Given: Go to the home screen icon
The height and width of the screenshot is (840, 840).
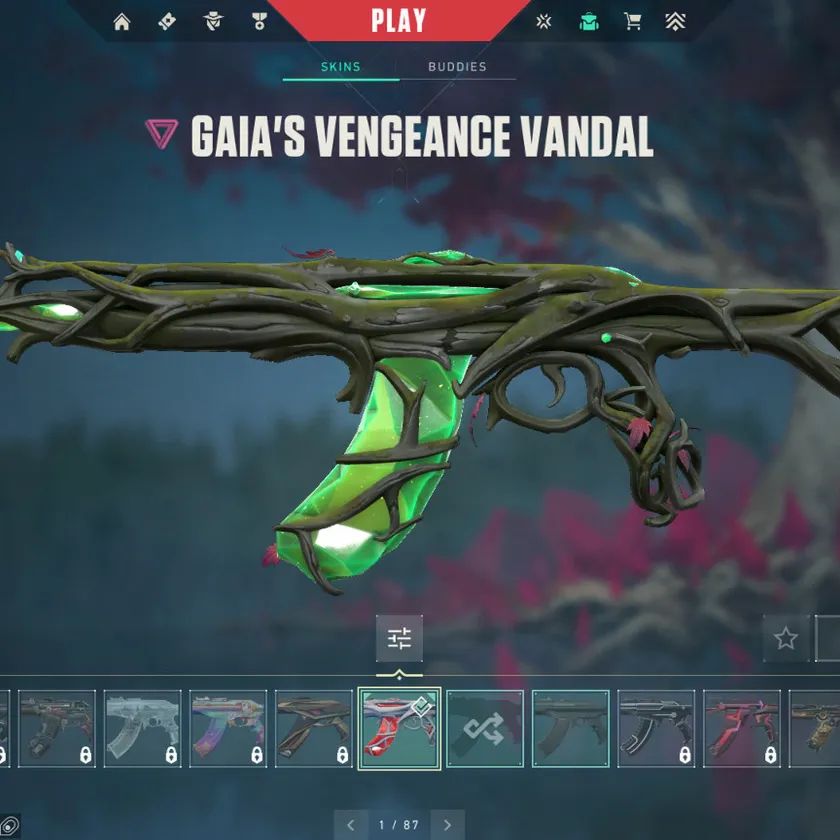Looking at the screenshot, I should pyautogui.click(x=122, y=22).
